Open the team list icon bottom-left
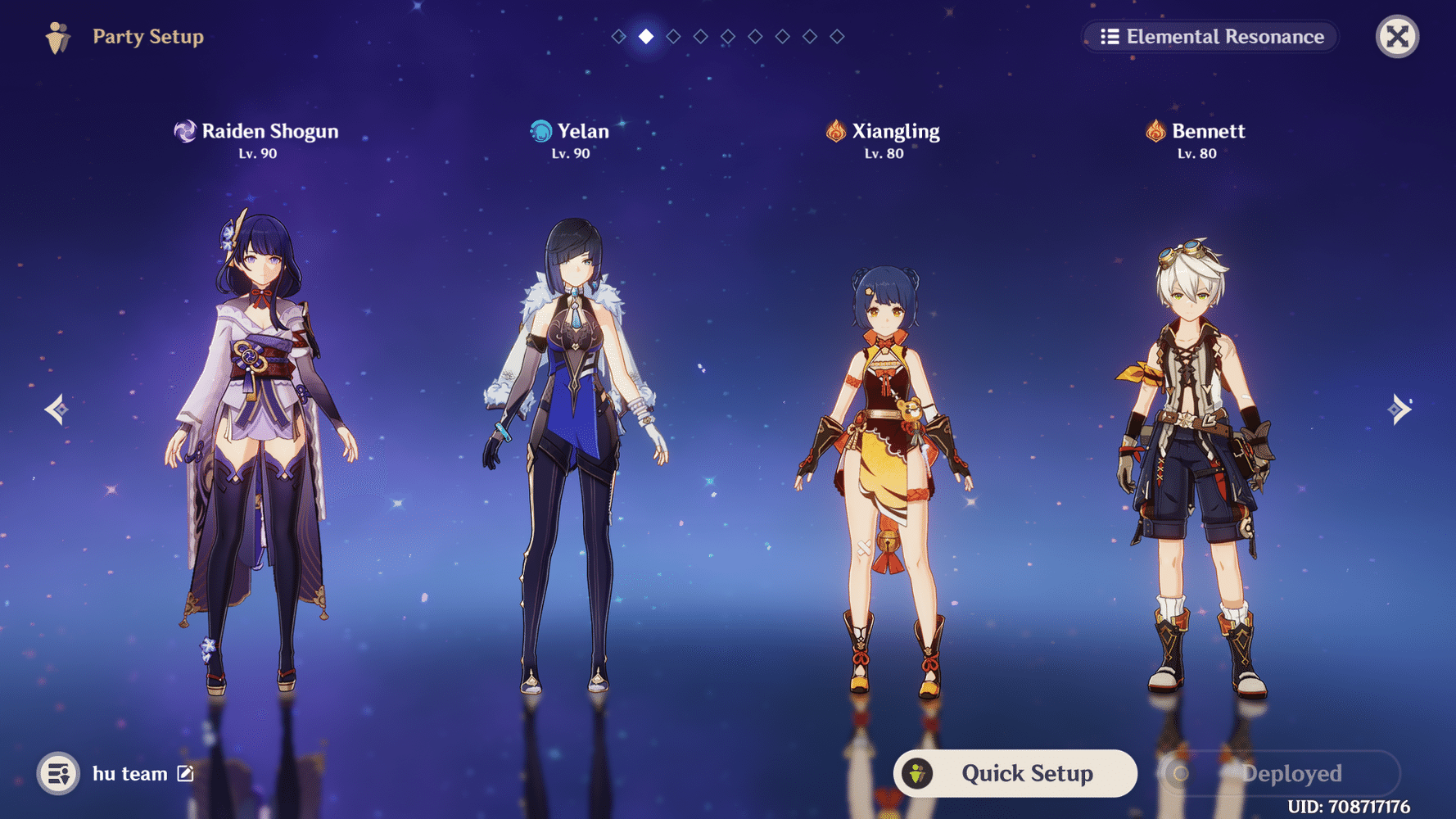 (x=57, y=773)
